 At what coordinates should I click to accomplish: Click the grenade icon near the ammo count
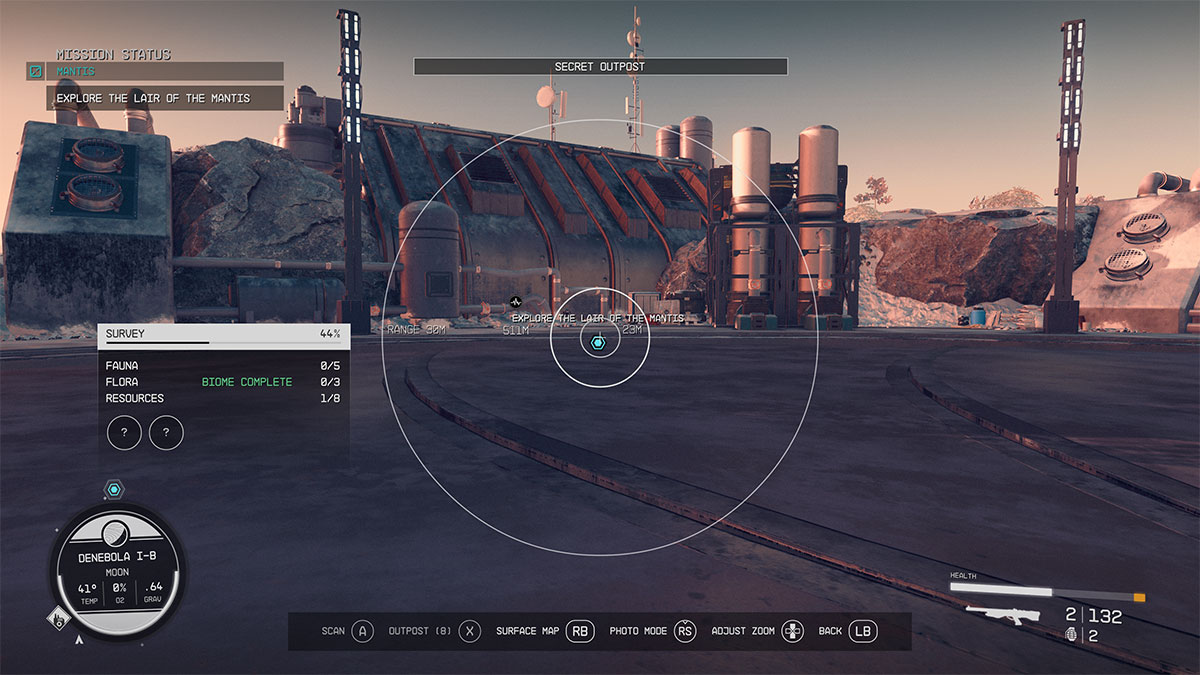pos(1072,634)
